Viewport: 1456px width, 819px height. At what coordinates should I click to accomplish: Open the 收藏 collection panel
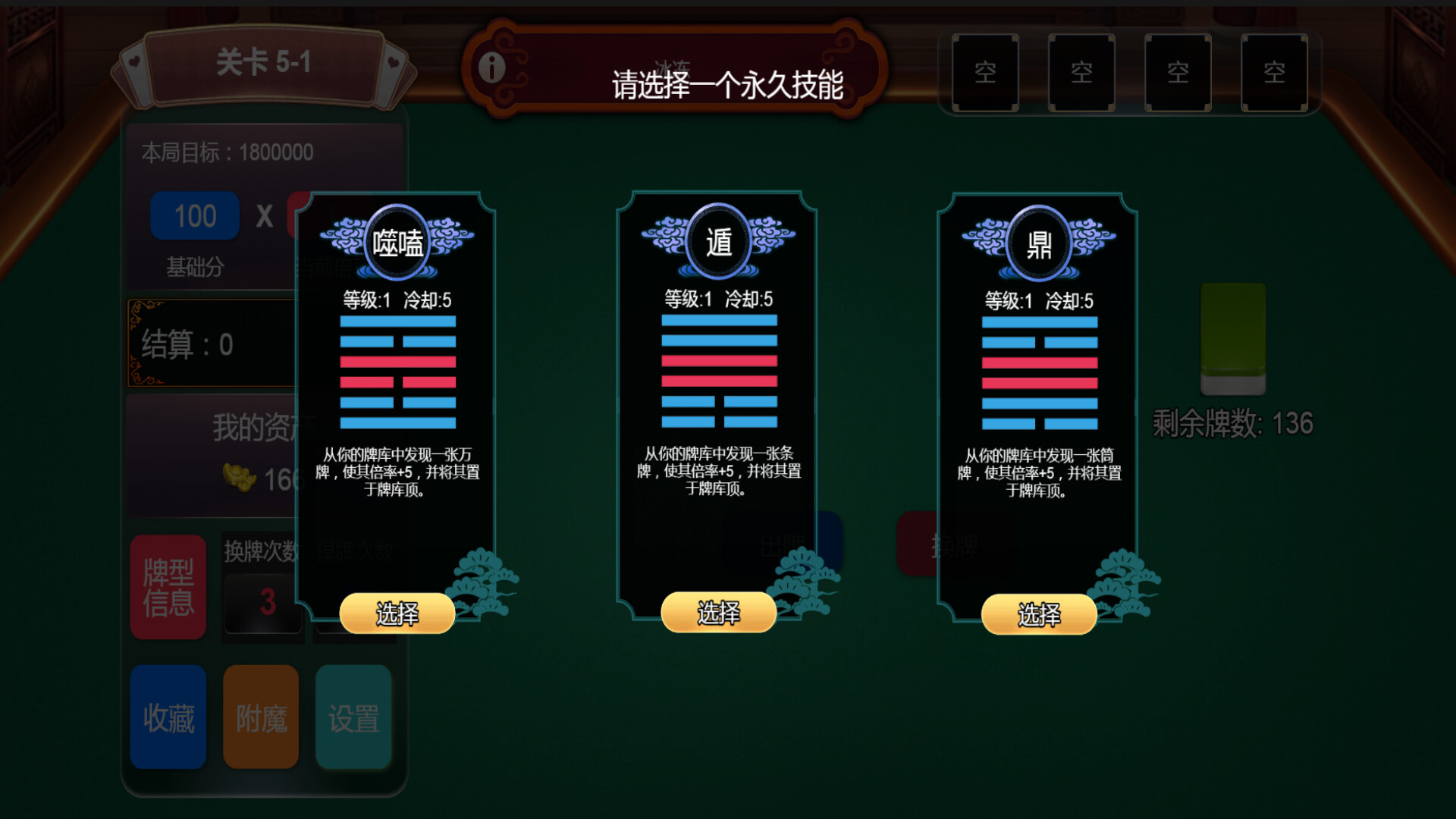click(x=168, y=715)
